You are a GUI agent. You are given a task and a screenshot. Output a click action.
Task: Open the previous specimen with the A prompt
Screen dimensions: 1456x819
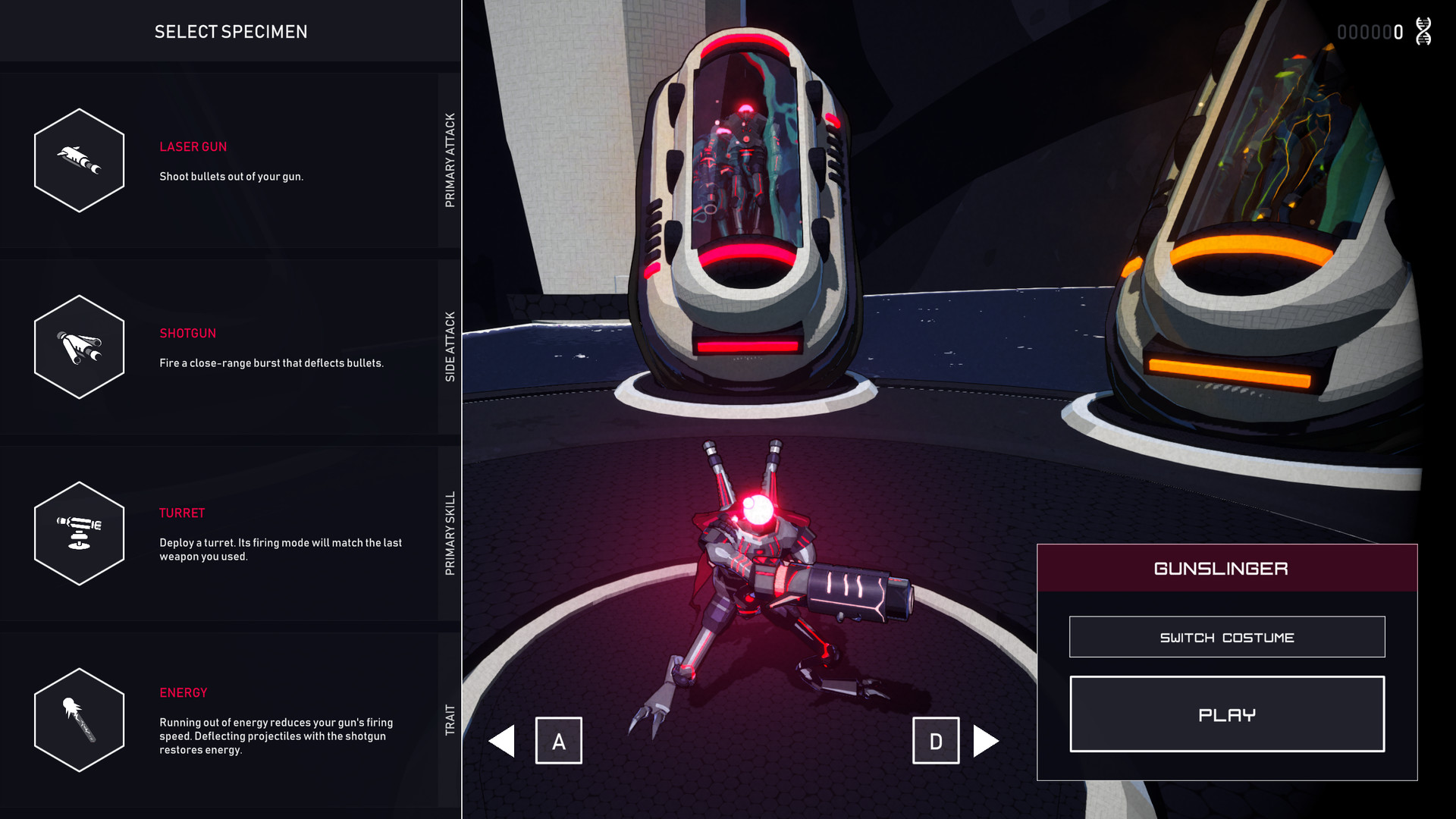tap(559, 741)
